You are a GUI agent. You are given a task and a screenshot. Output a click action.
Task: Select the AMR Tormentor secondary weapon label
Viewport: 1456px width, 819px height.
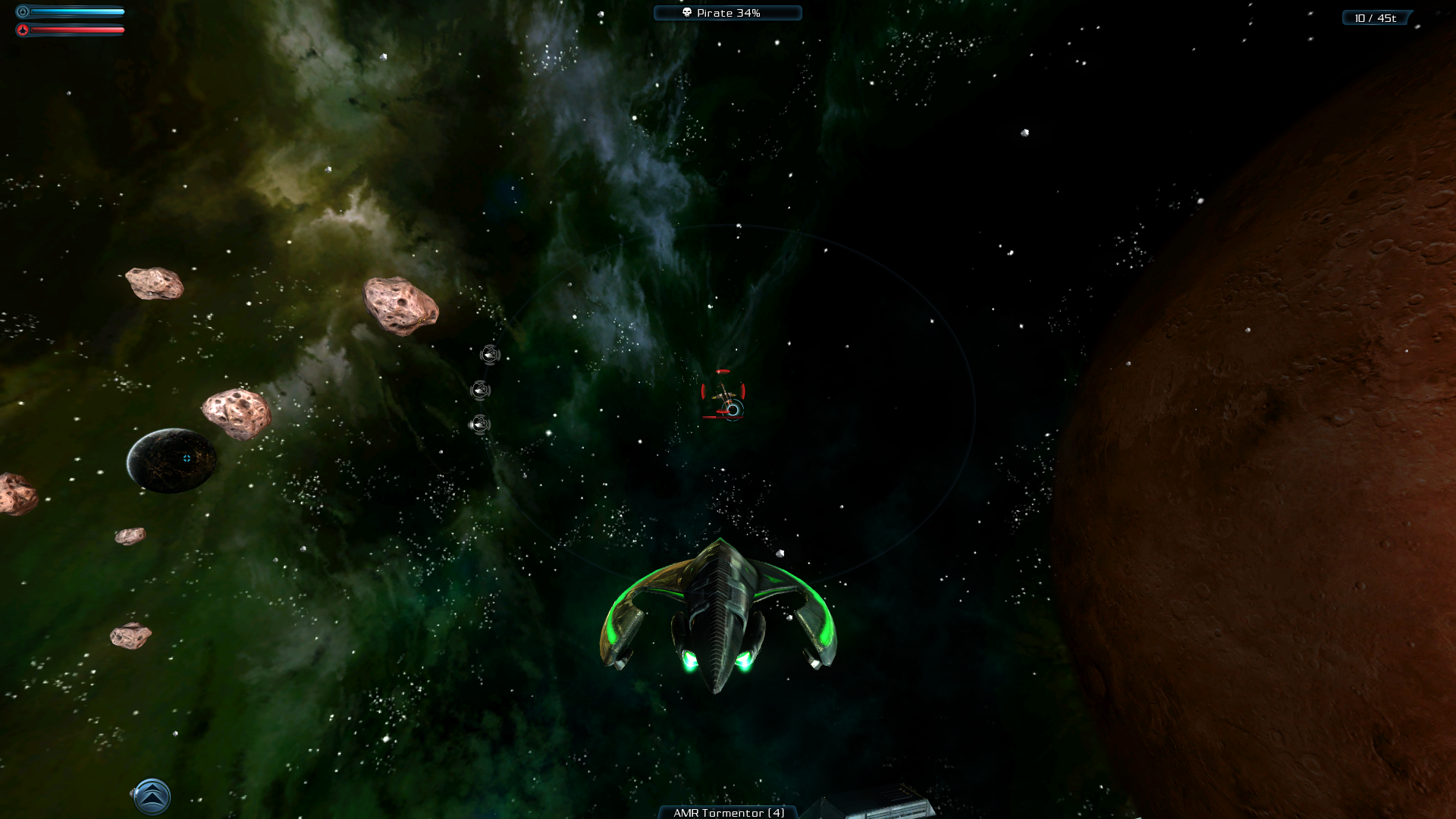728,812
